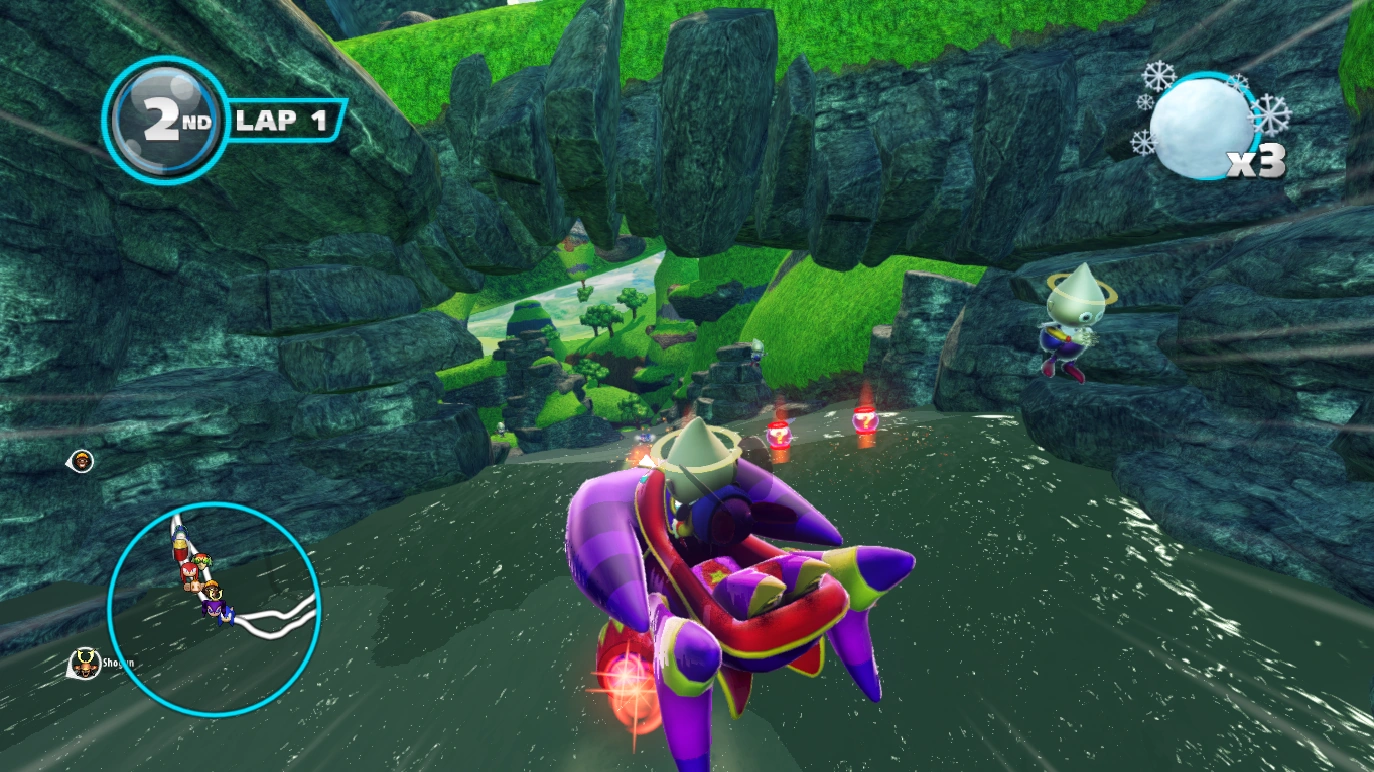Click the 2nd place position badge
1374x772 pixels.
pyautogui.click(x=167, y=120)
